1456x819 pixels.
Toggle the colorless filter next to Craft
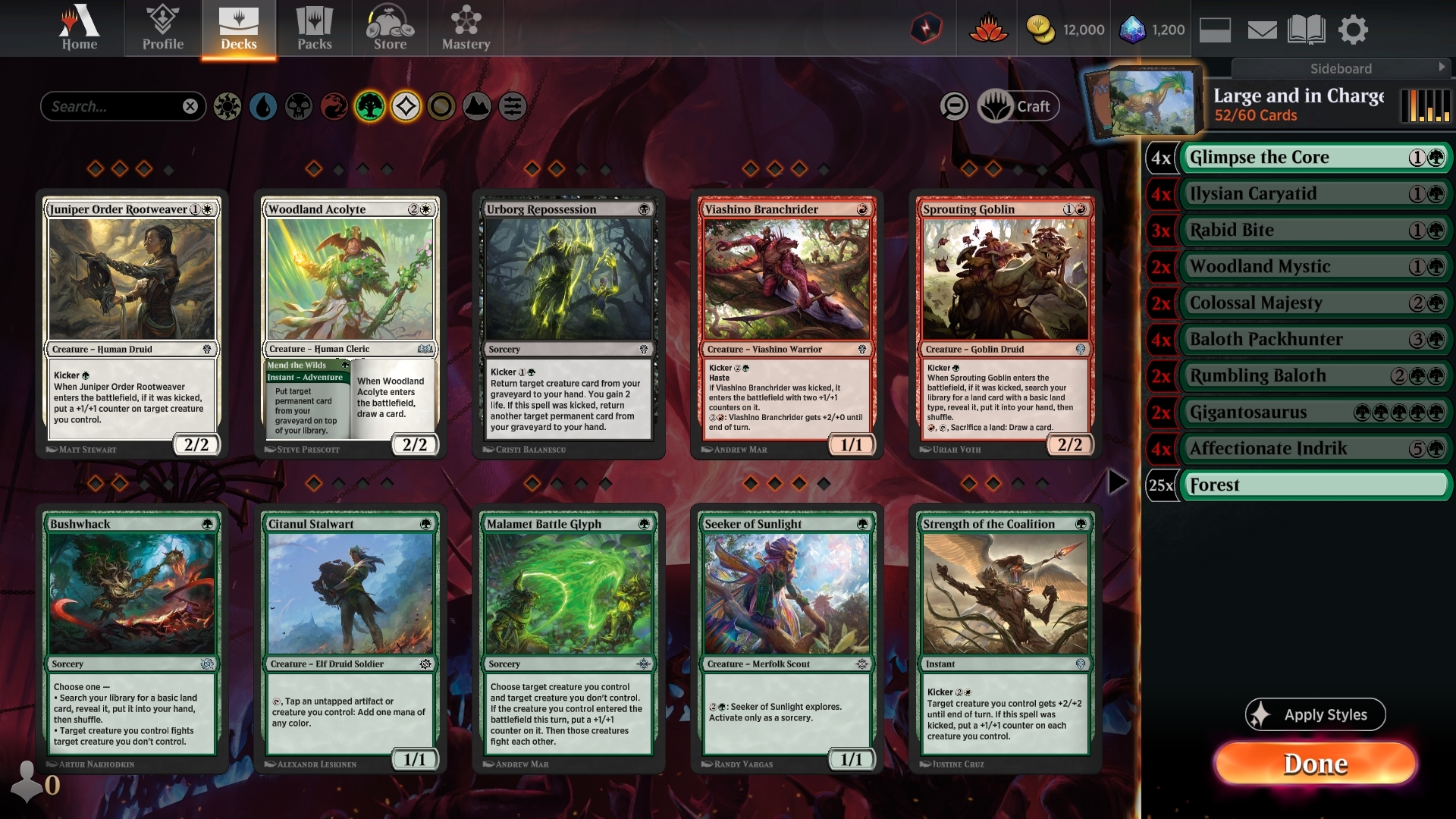click(x=955, y=106)
